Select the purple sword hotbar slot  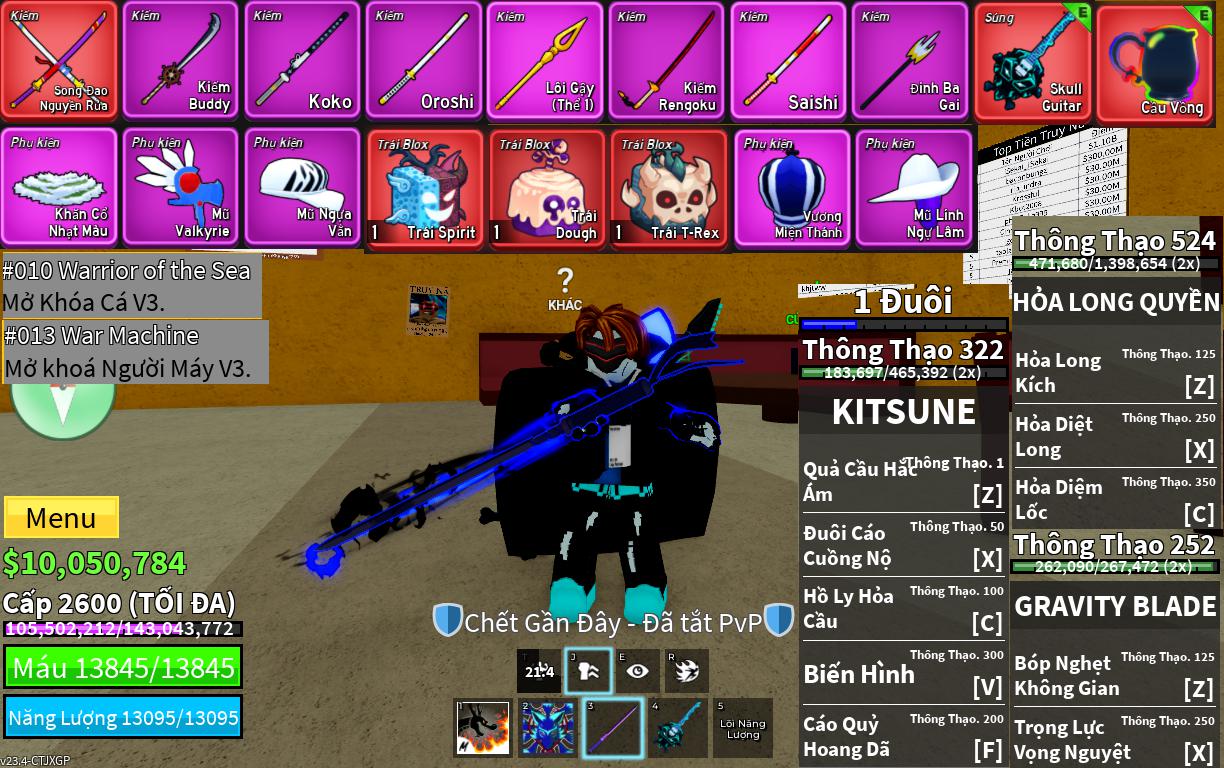pyautogui.click(x=612, y=728)
